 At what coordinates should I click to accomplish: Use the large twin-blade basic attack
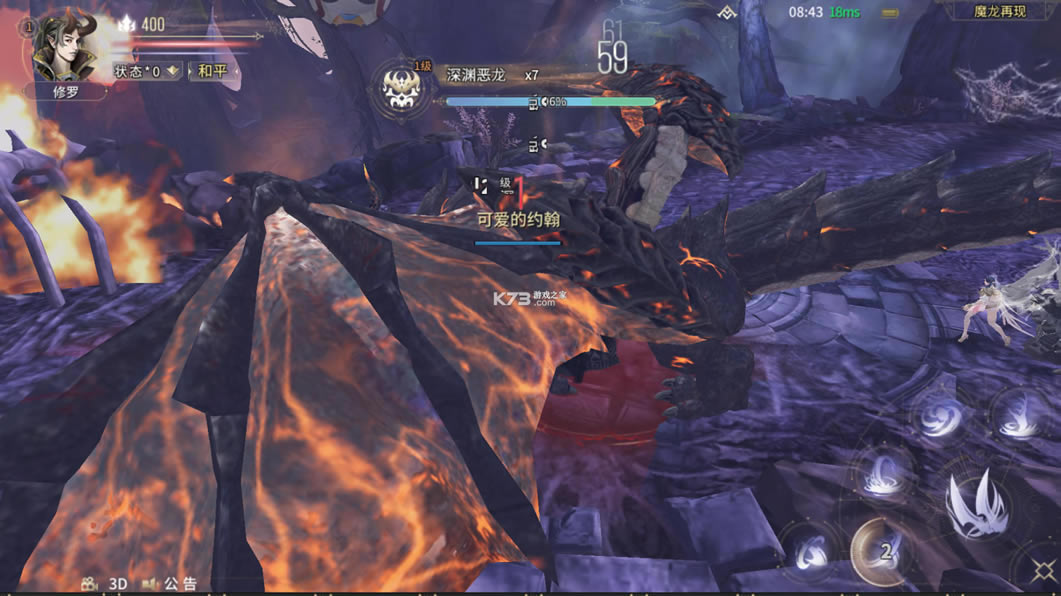coord(978,504)
